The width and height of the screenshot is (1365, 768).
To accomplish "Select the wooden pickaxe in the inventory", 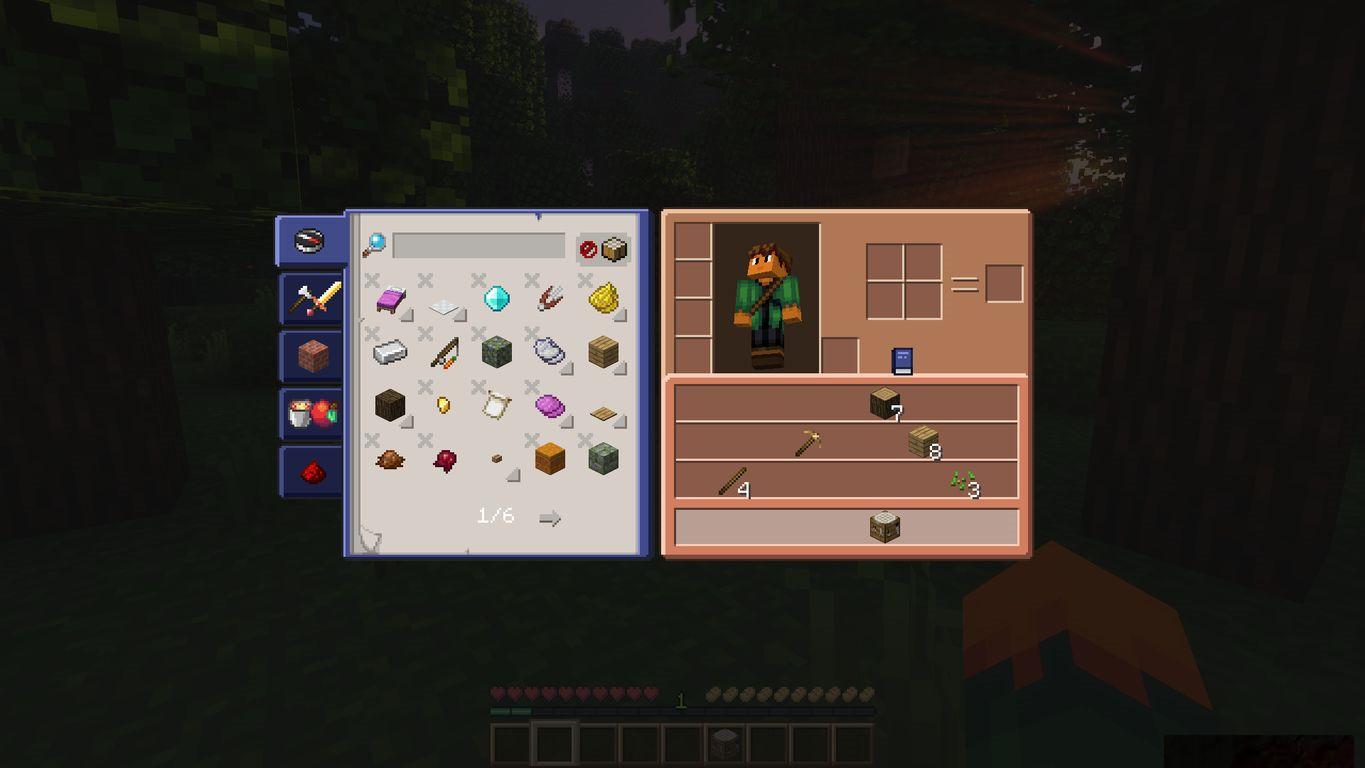I will click(x=807, y=442).
